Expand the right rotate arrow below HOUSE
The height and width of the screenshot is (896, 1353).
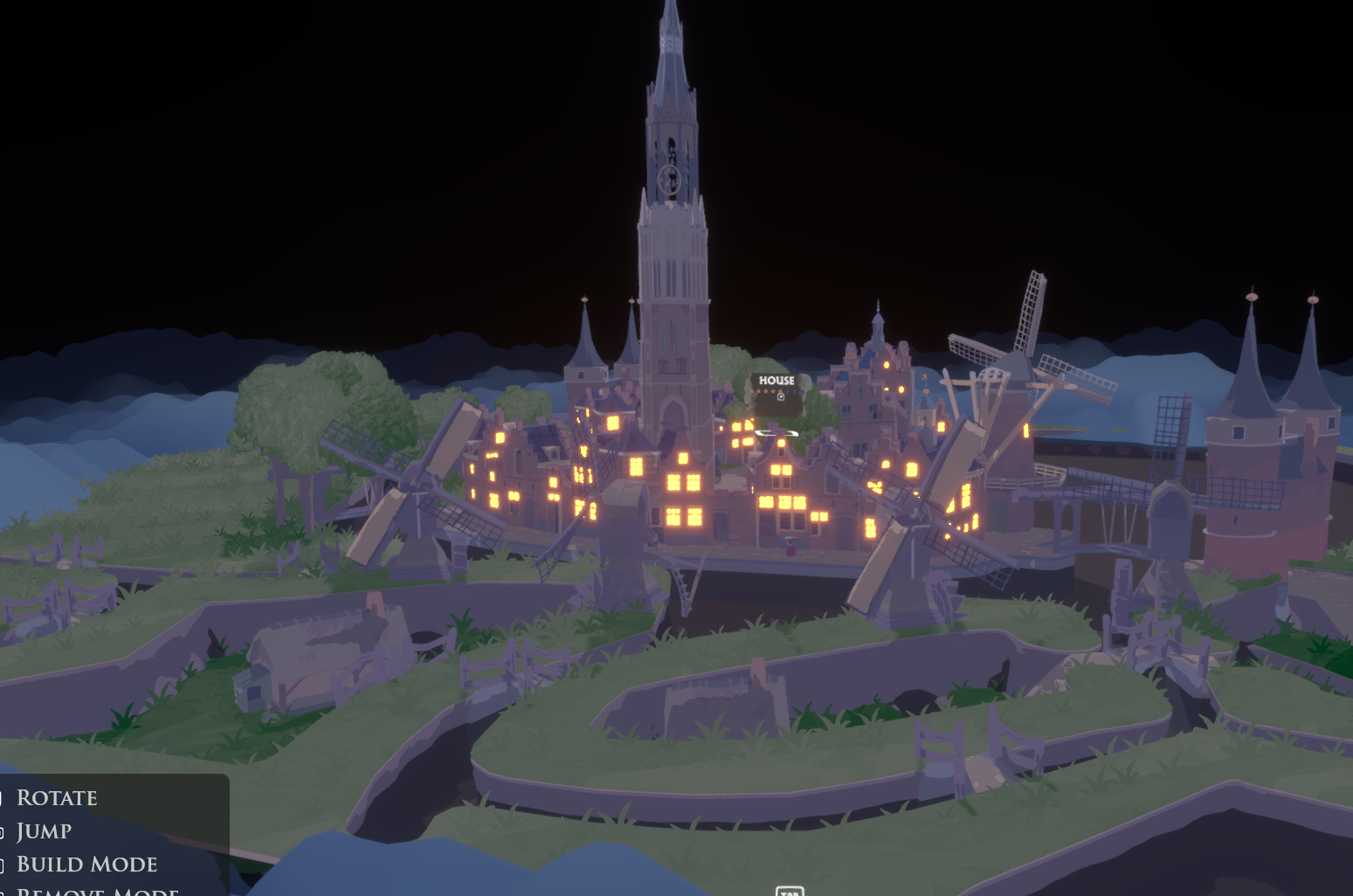[x=791, y=433]
